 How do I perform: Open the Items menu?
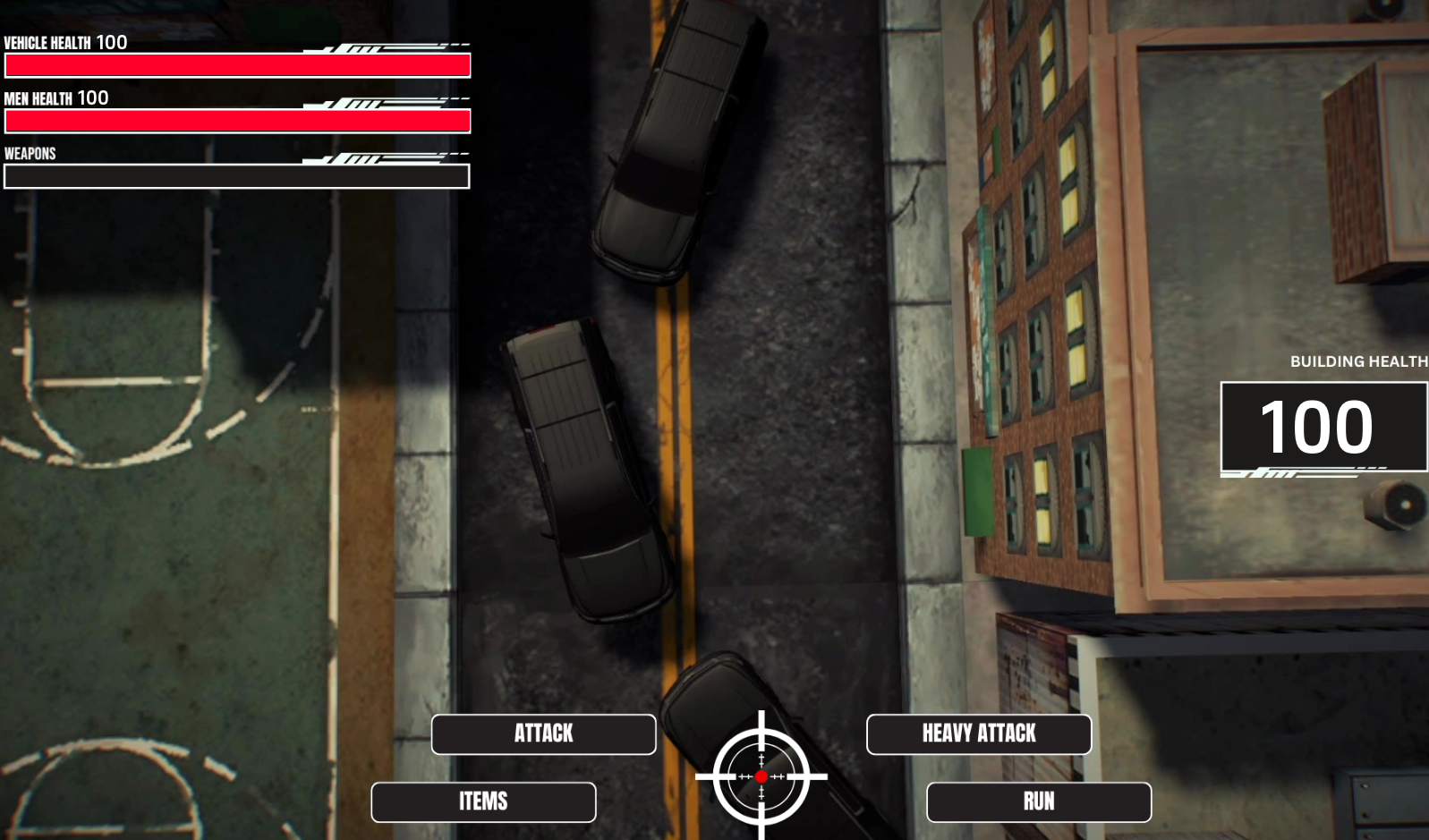pos(483,802)
